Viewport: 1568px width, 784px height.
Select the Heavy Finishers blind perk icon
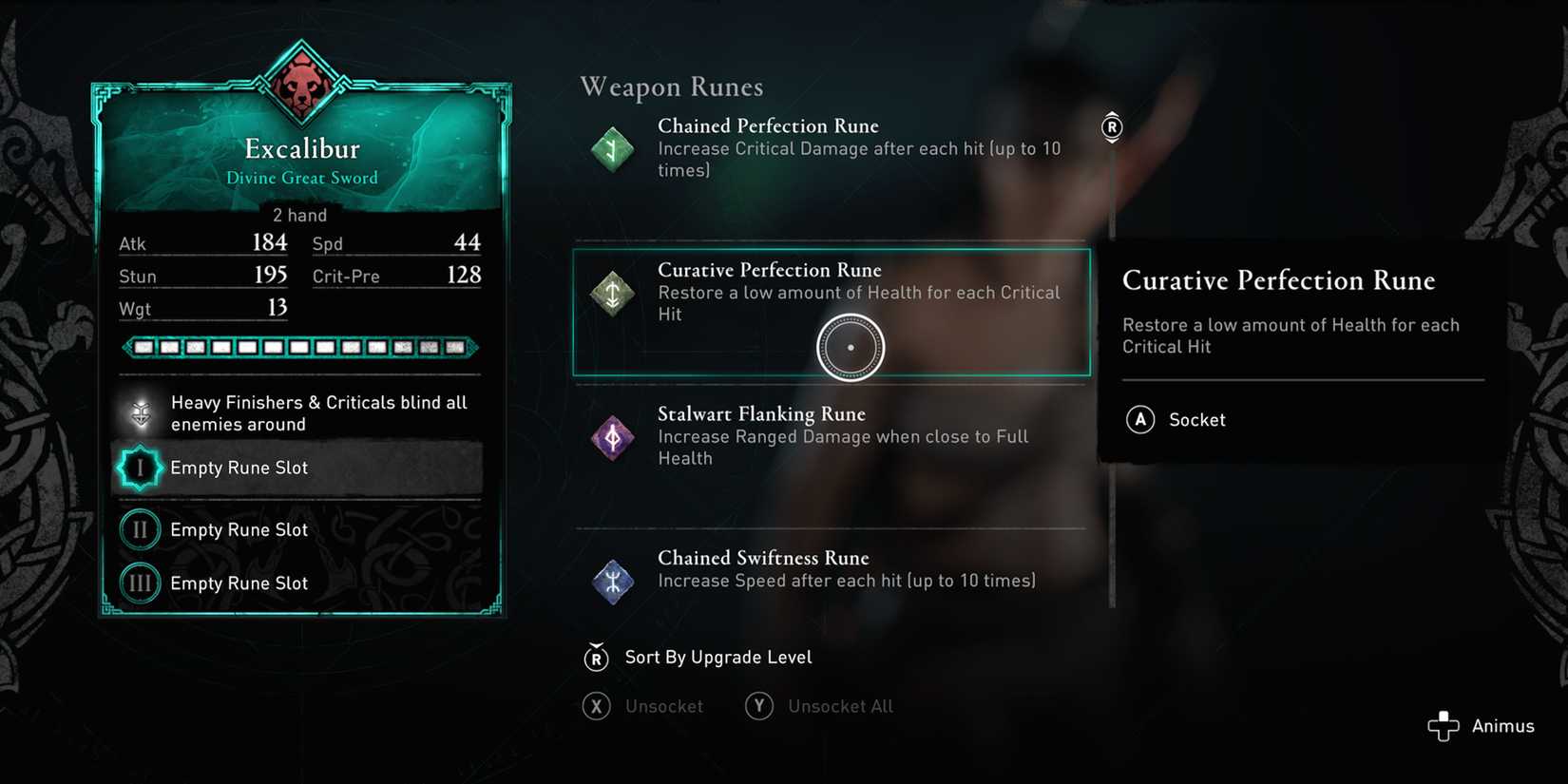coord(141,413)
